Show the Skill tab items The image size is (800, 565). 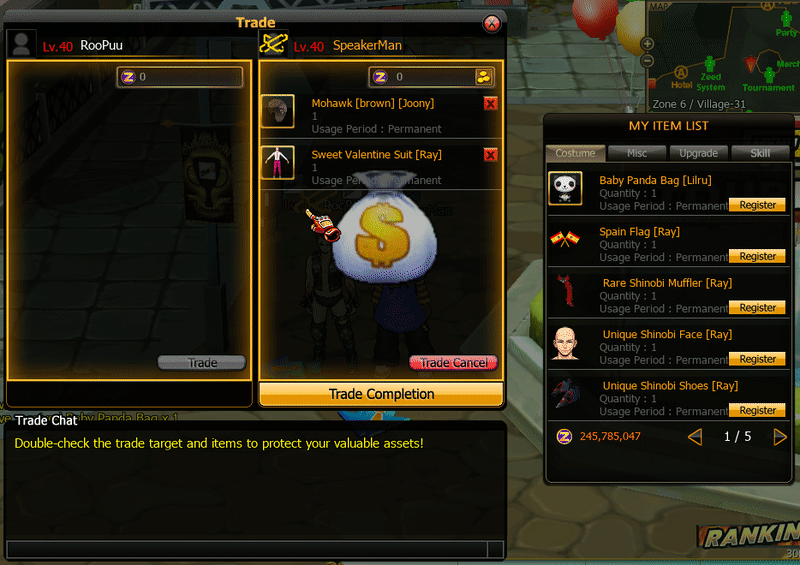759,153
